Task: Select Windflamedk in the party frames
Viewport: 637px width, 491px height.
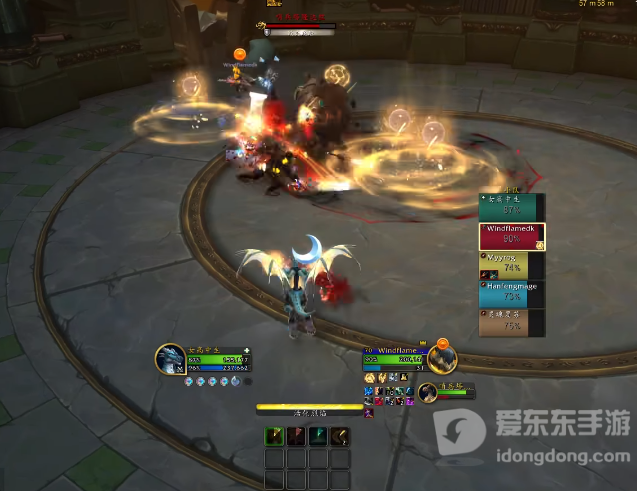Action: [512, 236]
